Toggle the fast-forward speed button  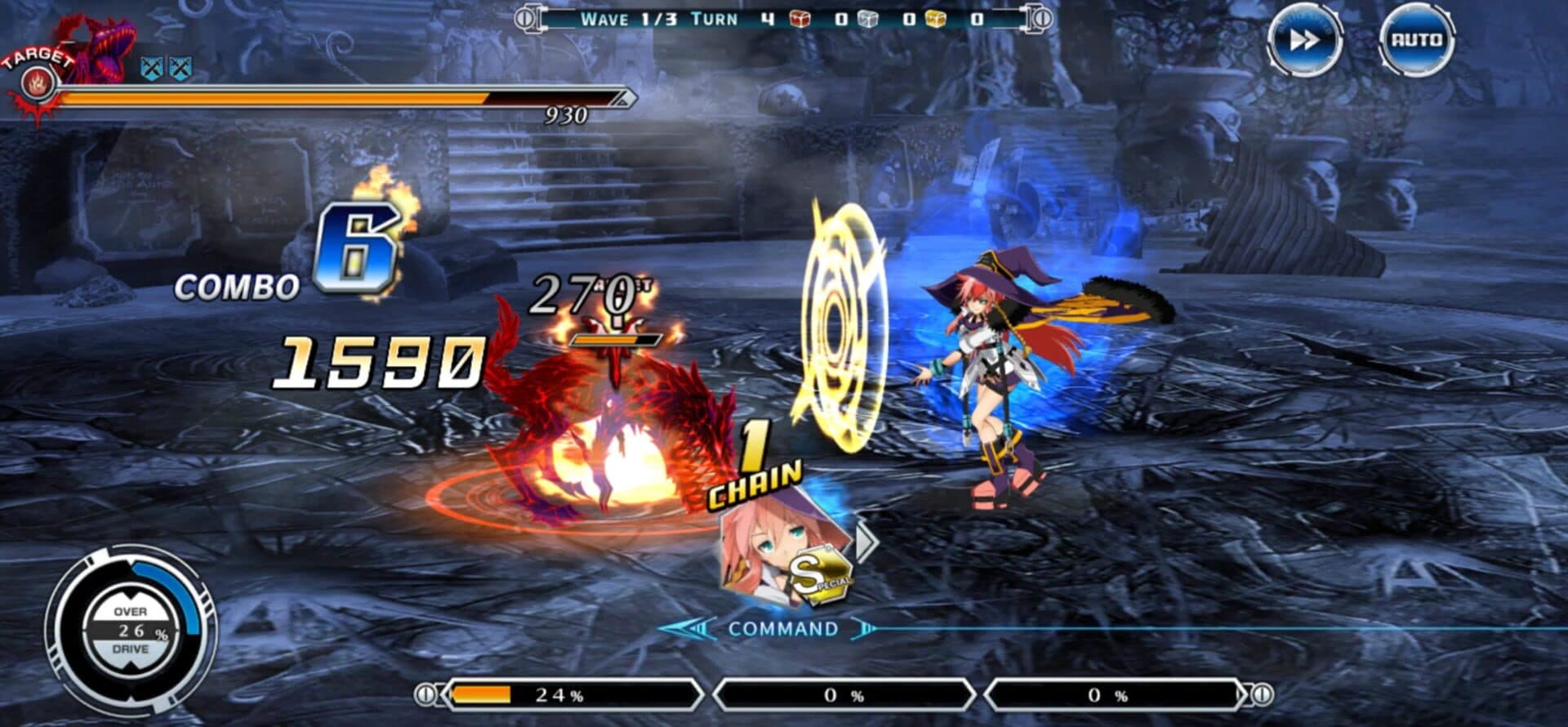pos(1303,40)
